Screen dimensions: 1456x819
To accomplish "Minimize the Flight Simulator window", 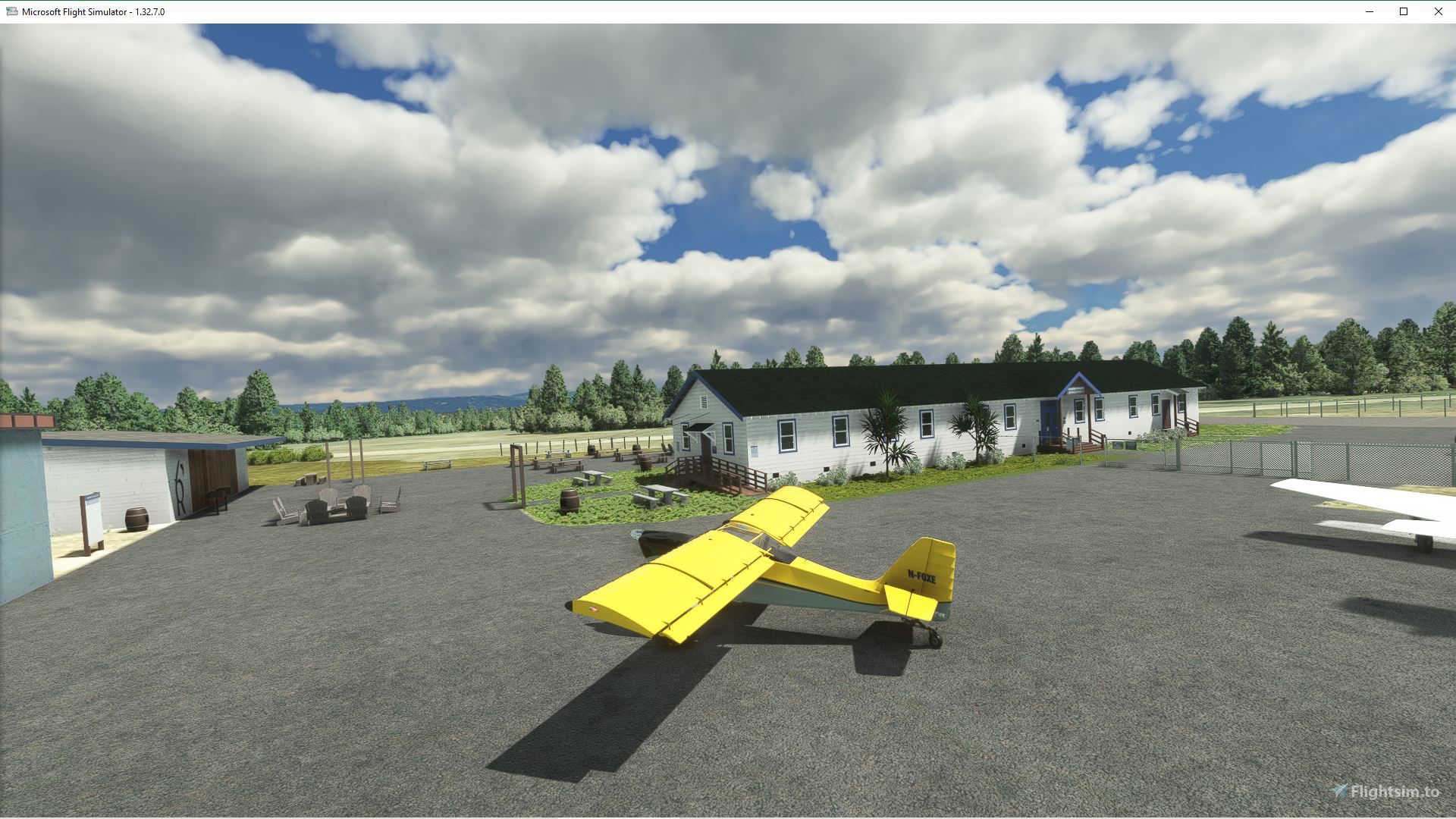I will coord(1369,11).
